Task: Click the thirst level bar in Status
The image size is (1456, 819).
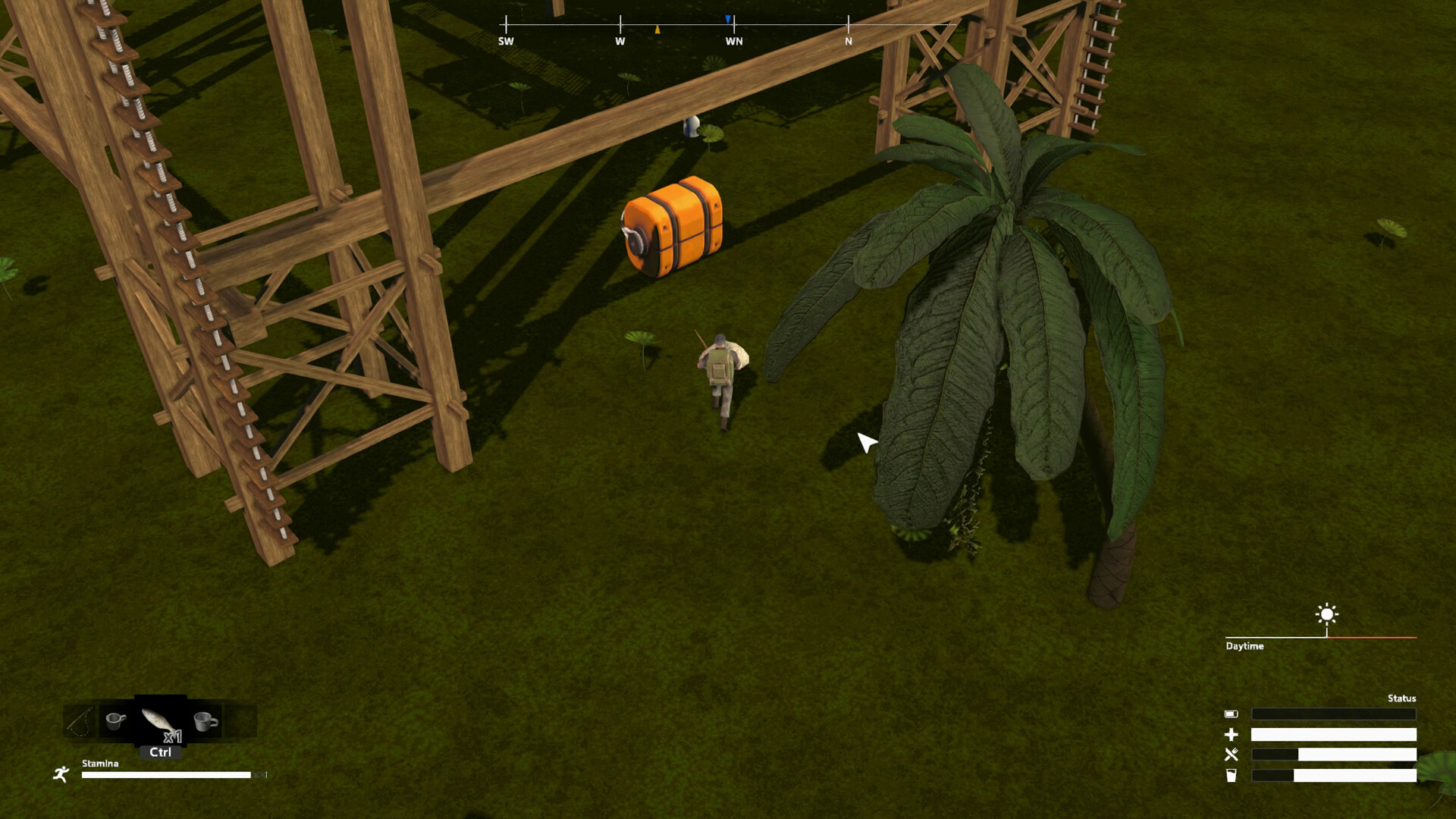Action: click(1333, 775)
